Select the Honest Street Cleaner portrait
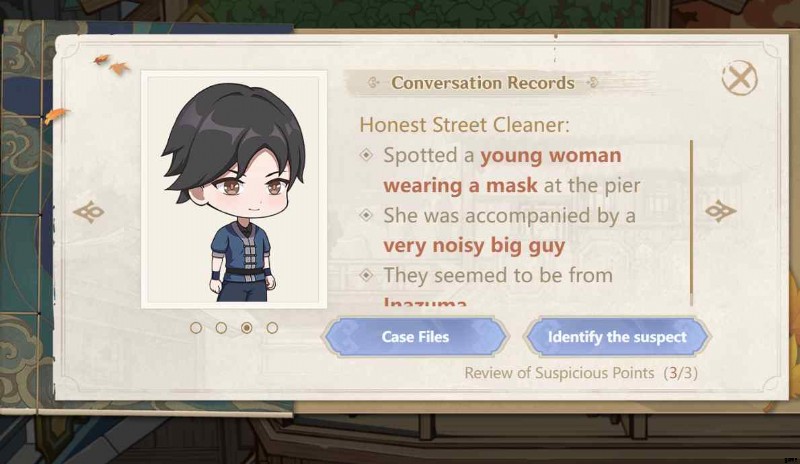This screenshot has height=464, width=800. (x=233, y=190)
